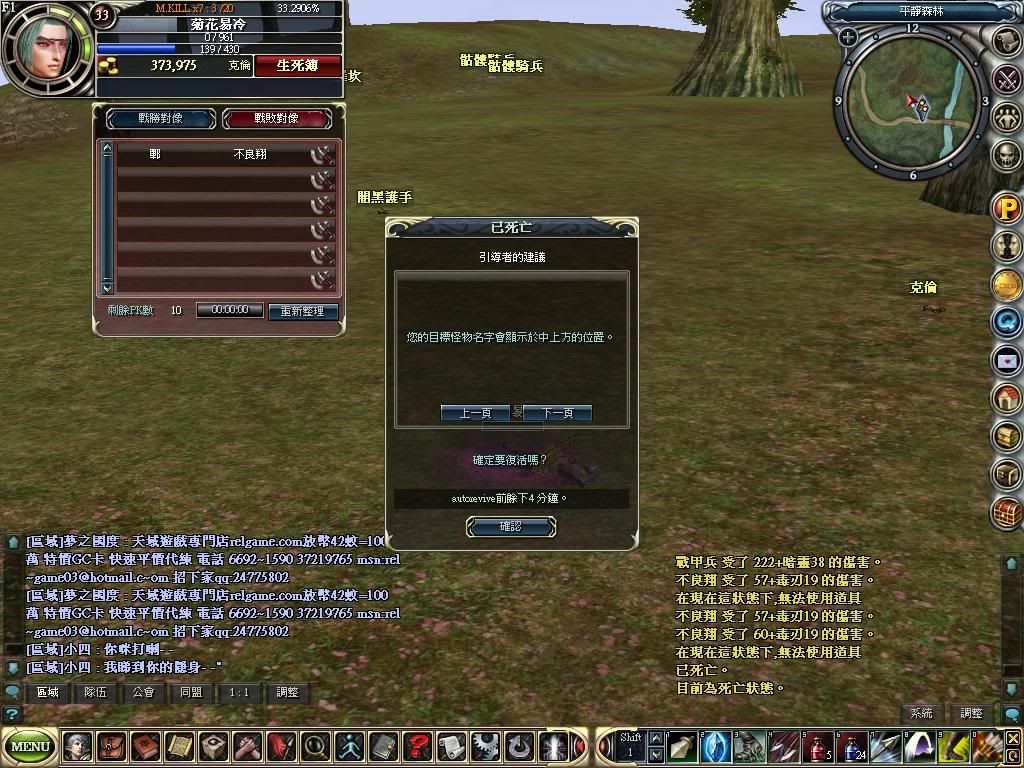This screenshot has width=1024, height=768.
Task: Confirm revival with the 確認 button
Action: pyautogui.click(x=510, y=526)
